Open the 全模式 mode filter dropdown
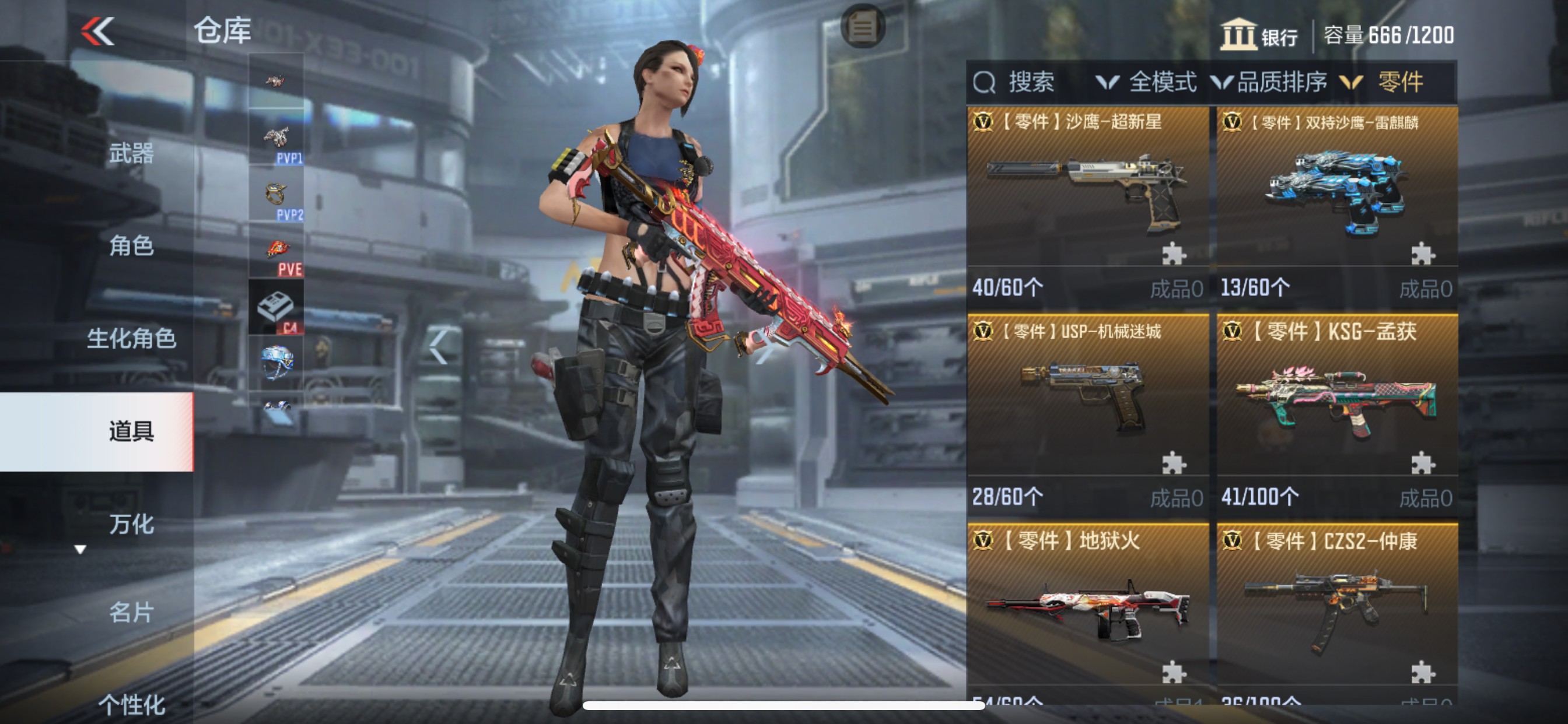The image size is (1568, 724). (1147, 82)
